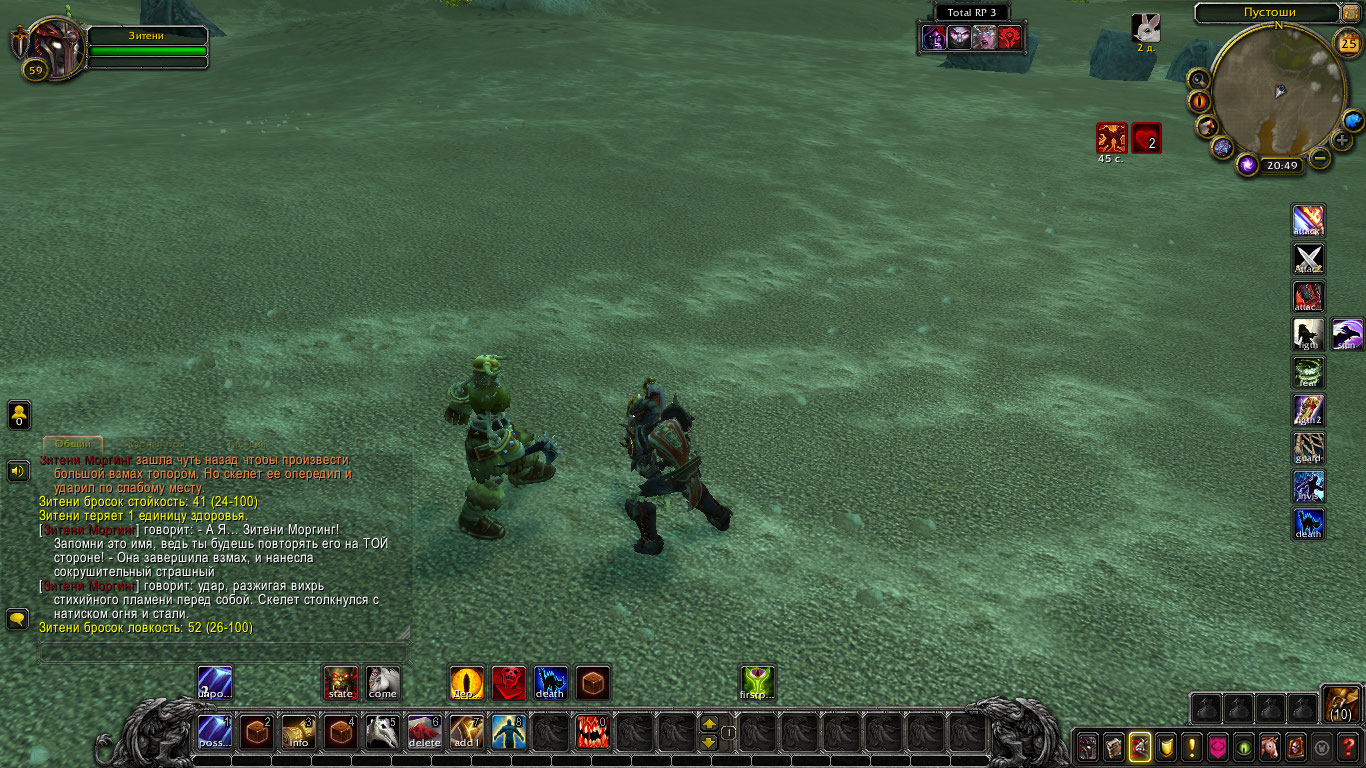This screenshot has width=1366, height=768.
Task: Open the calendar showing day 25
Action: tap(1348, 42)
